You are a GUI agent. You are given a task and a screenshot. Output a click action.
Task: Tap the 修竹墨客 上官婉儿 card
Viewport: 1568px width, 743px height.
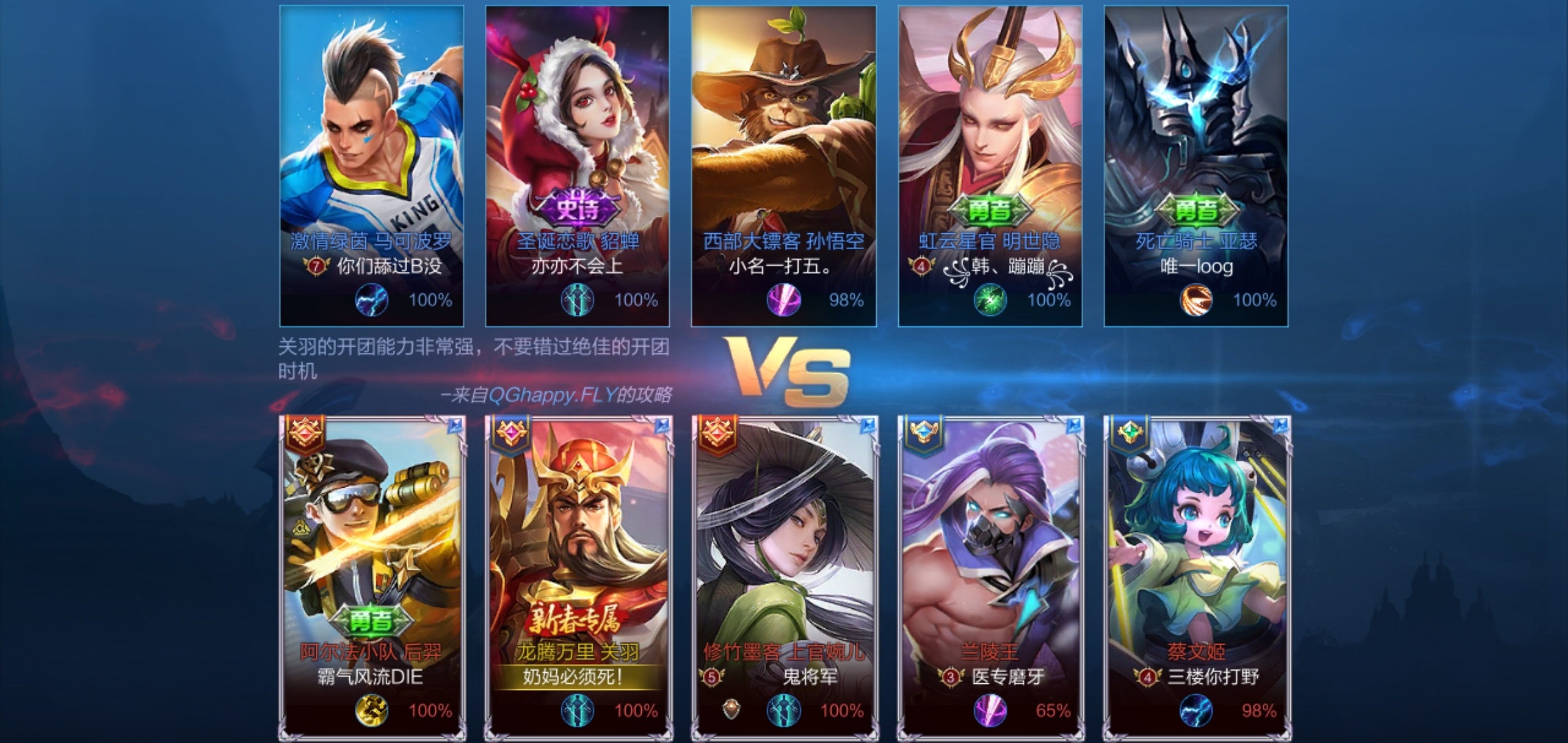click(784, 550)
